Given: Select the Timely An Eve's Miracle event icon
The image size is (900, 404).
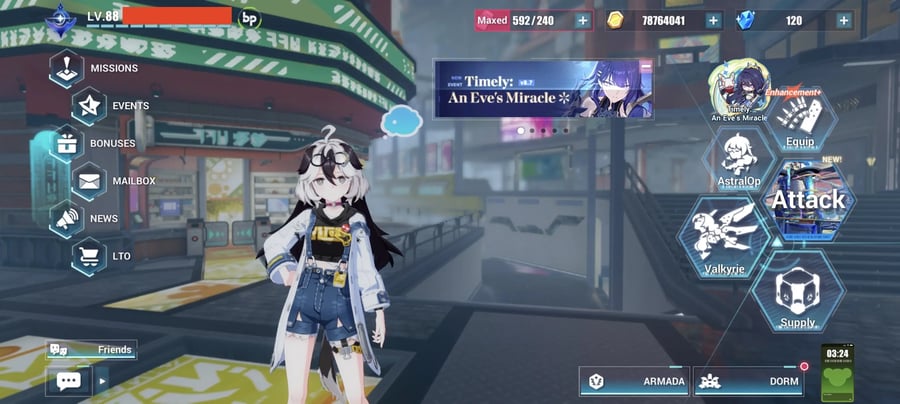Looking at the screenshot, I should tap(739, 92).
